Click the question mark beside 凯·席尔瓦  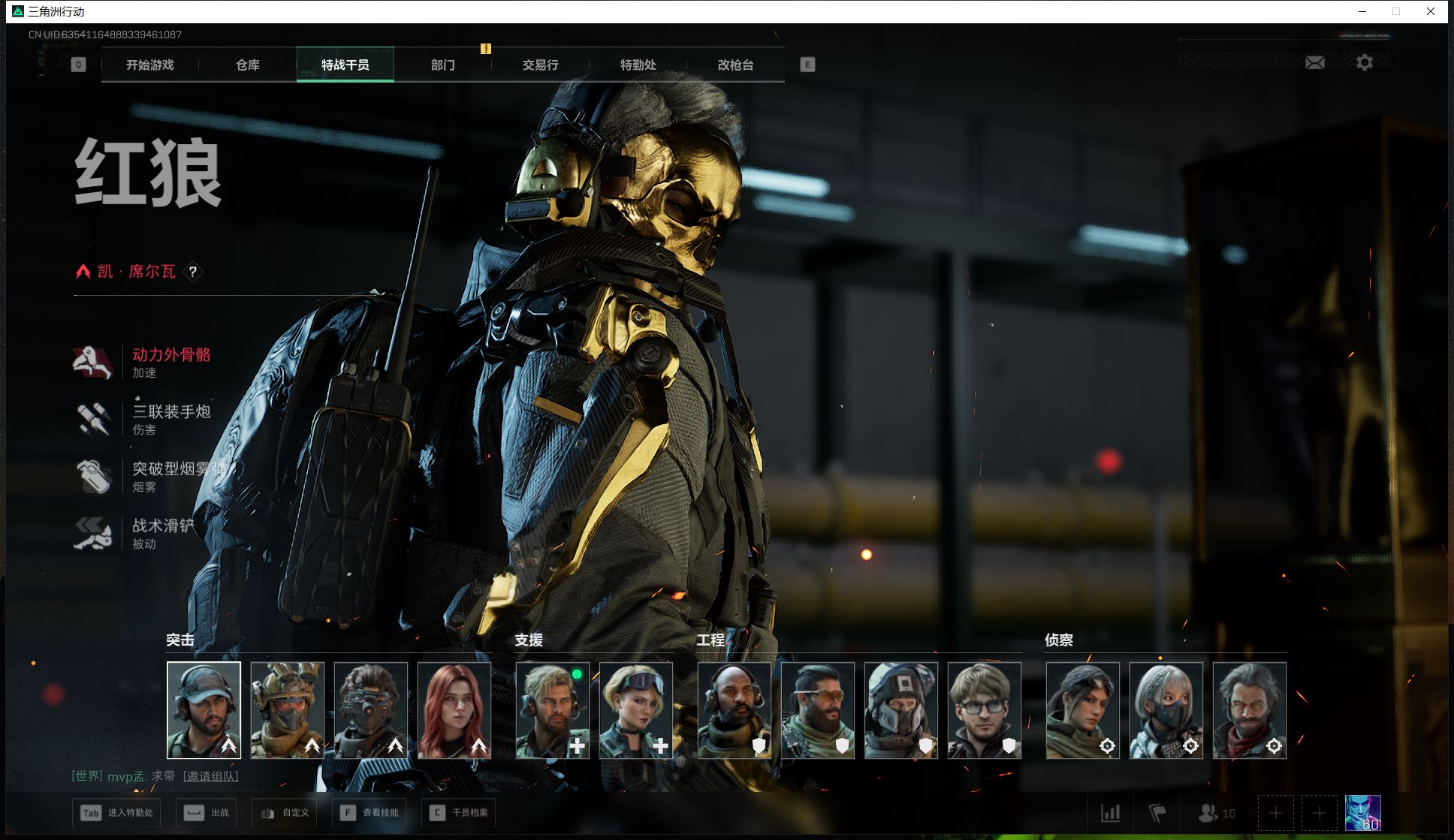point(193,272)
